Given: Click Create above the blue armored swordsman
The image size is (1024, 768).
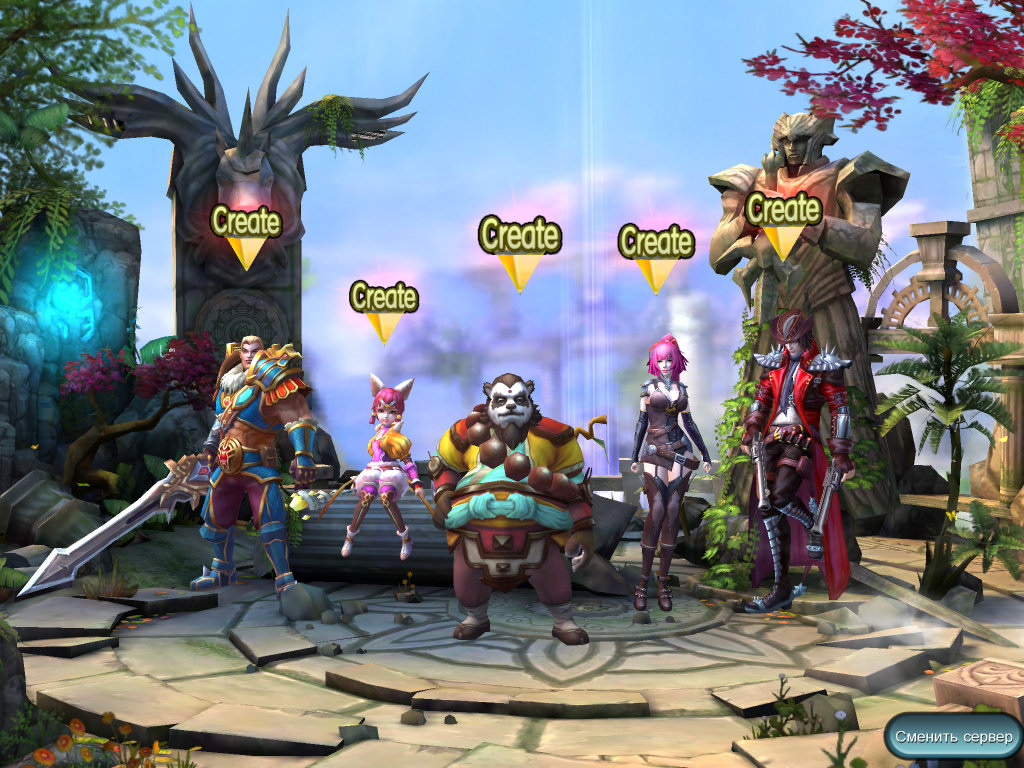Looking at the screenshot, I should [246, 222].
